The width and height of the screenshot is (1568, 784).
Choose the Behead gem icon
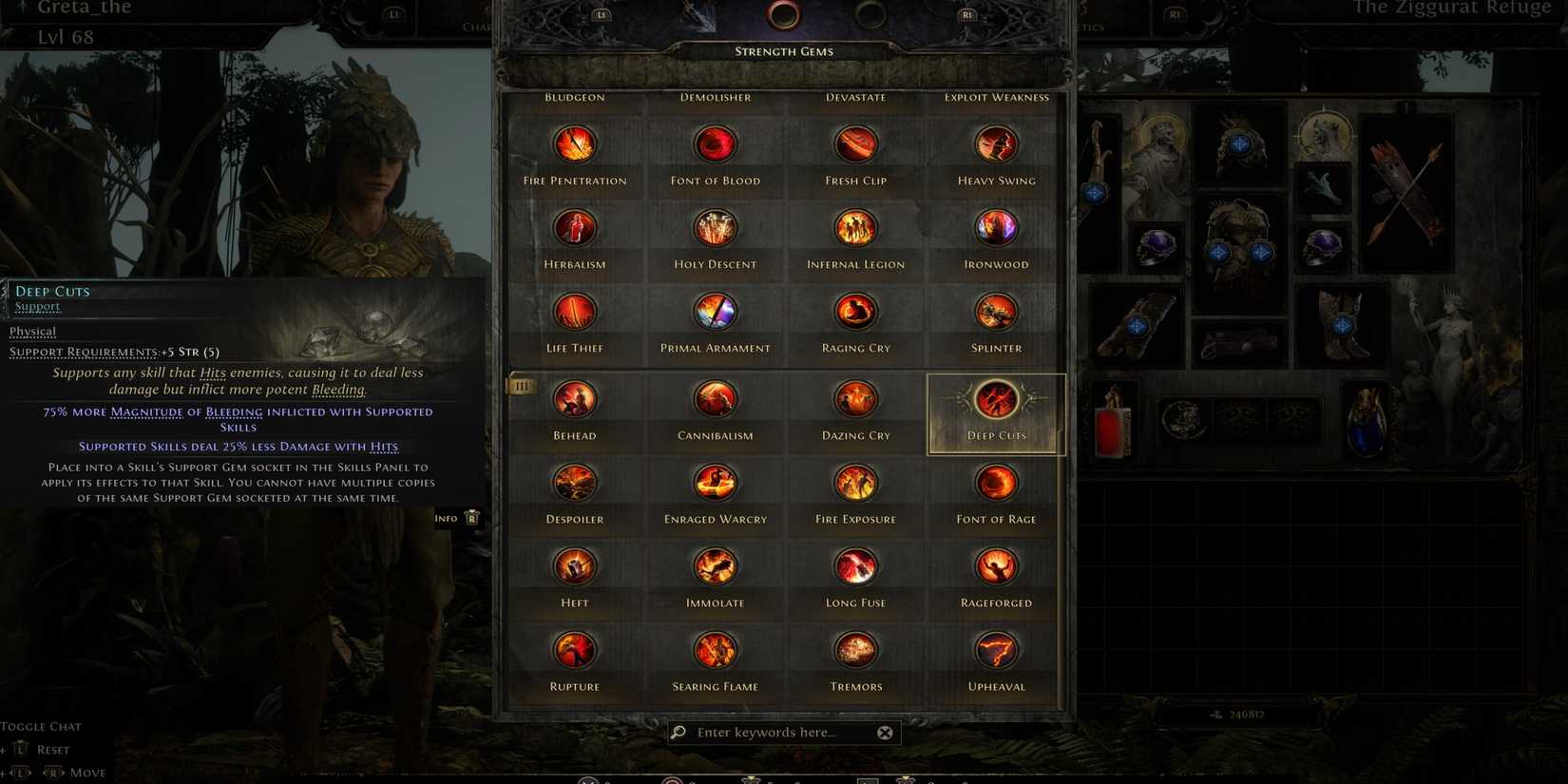tap(575, 399)
